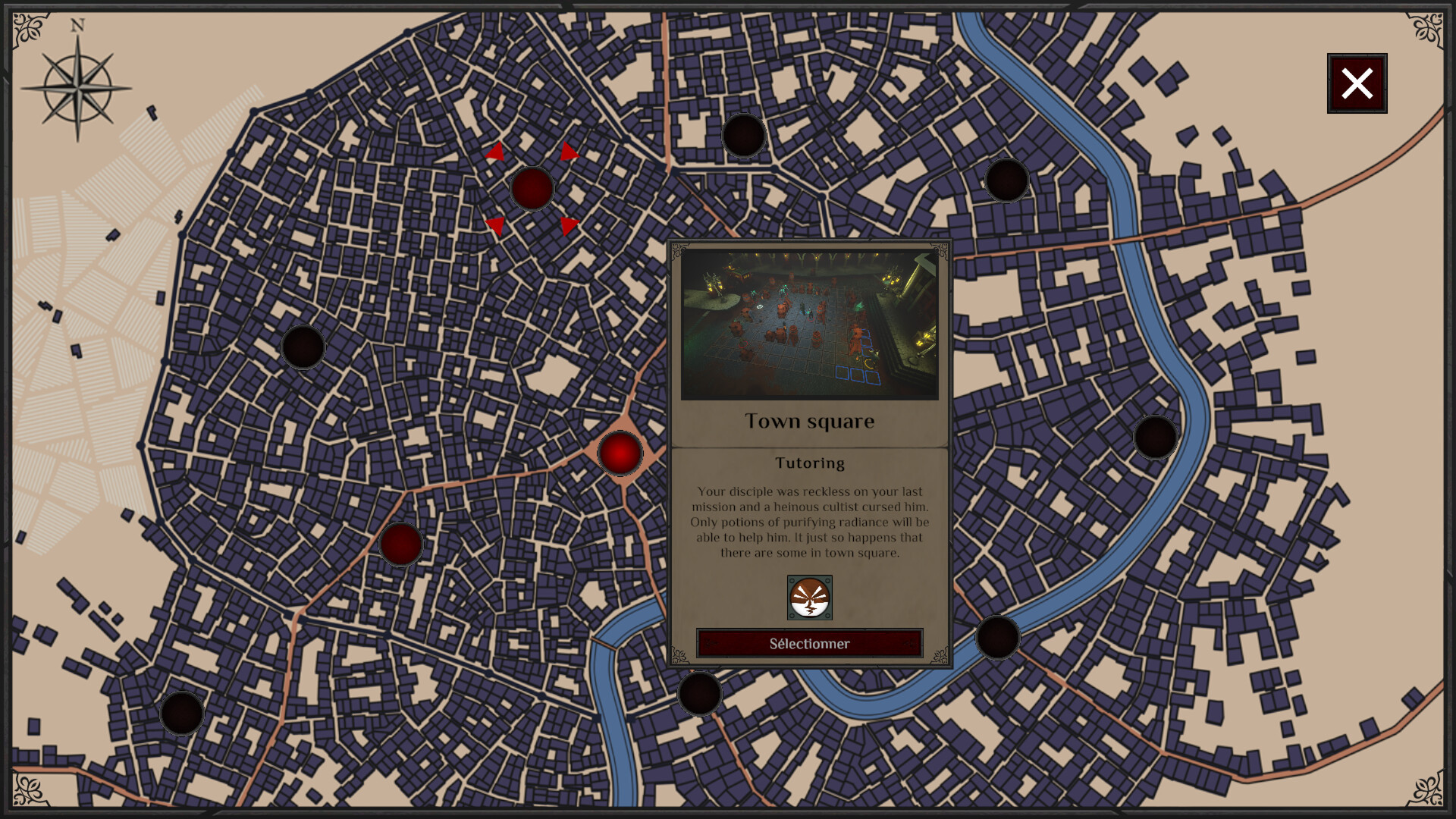Select the angry face icon on the mission card
Viewport: 1456px width, 819px height.
click(809, 598)
